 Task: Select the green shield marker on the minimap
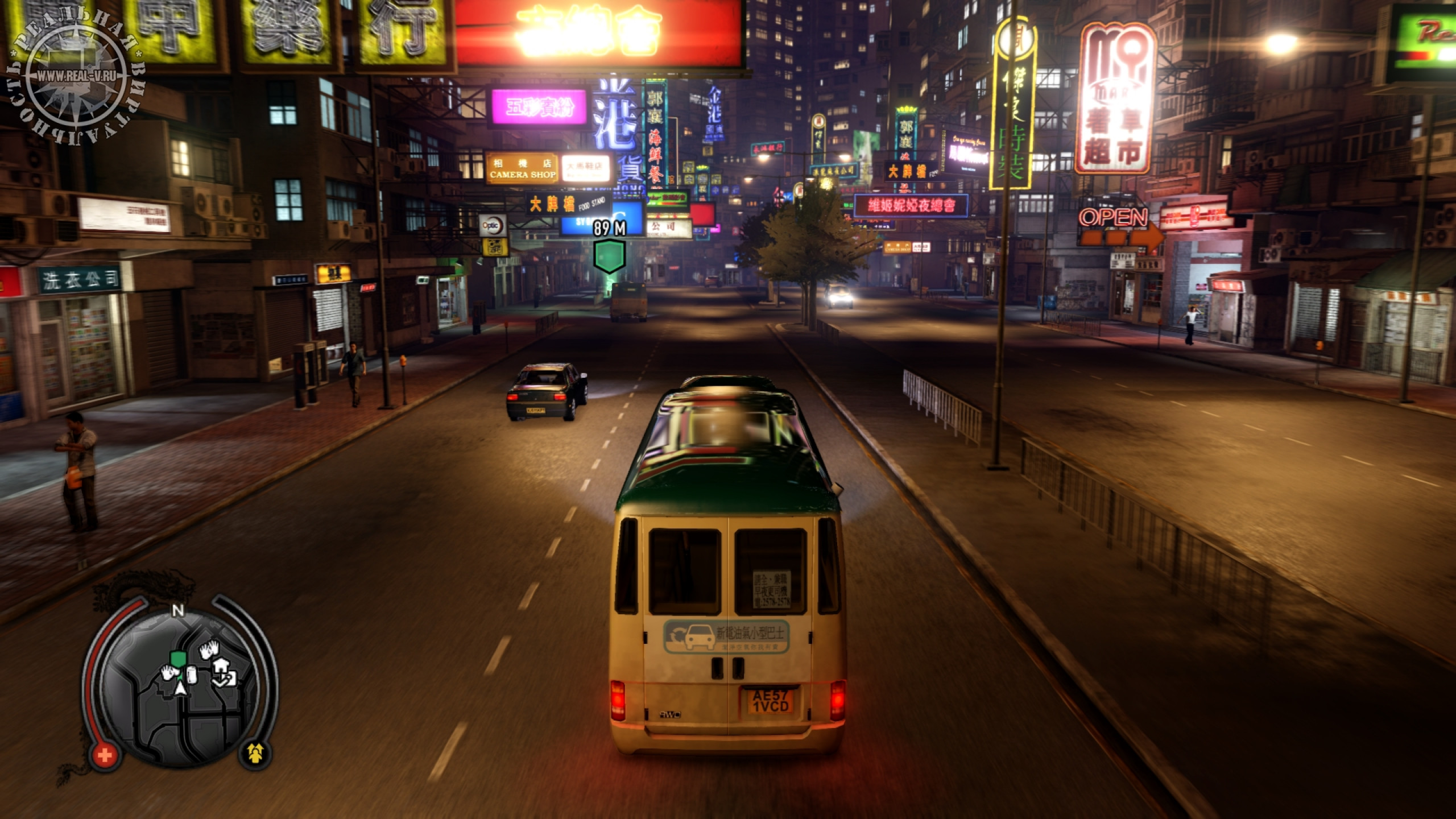[178, 659]
